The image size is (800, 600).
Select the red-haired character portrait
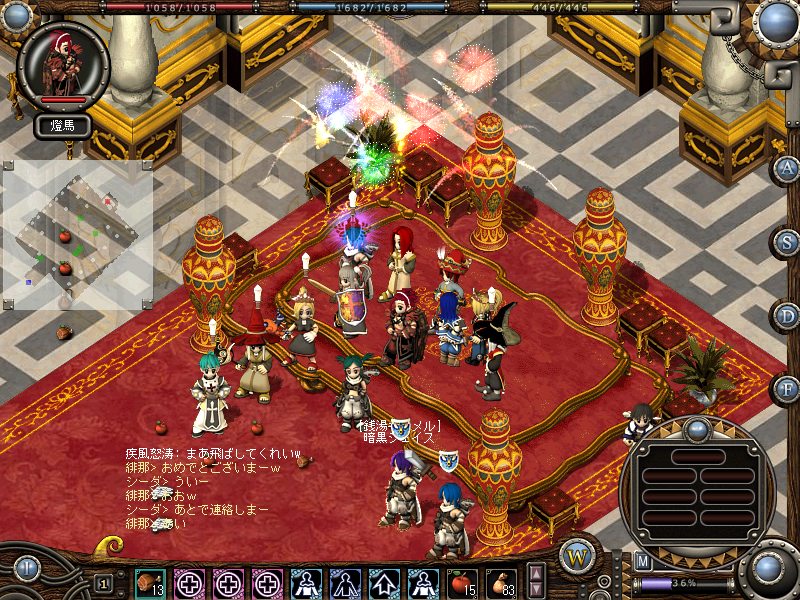click(x=63, y=62)
